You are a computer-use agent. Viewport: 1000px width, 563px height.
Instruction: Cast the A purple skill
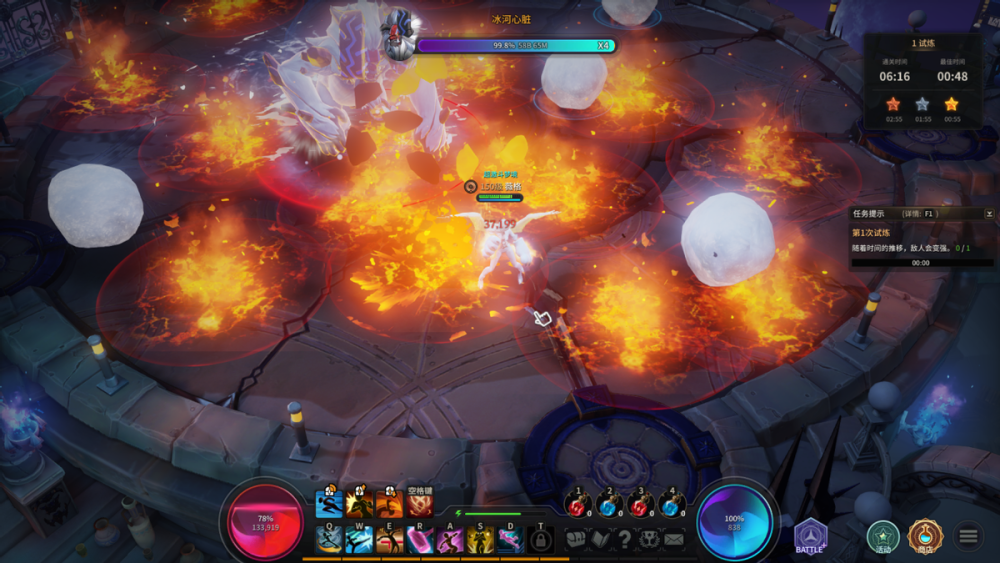click(x=450, y=540)
